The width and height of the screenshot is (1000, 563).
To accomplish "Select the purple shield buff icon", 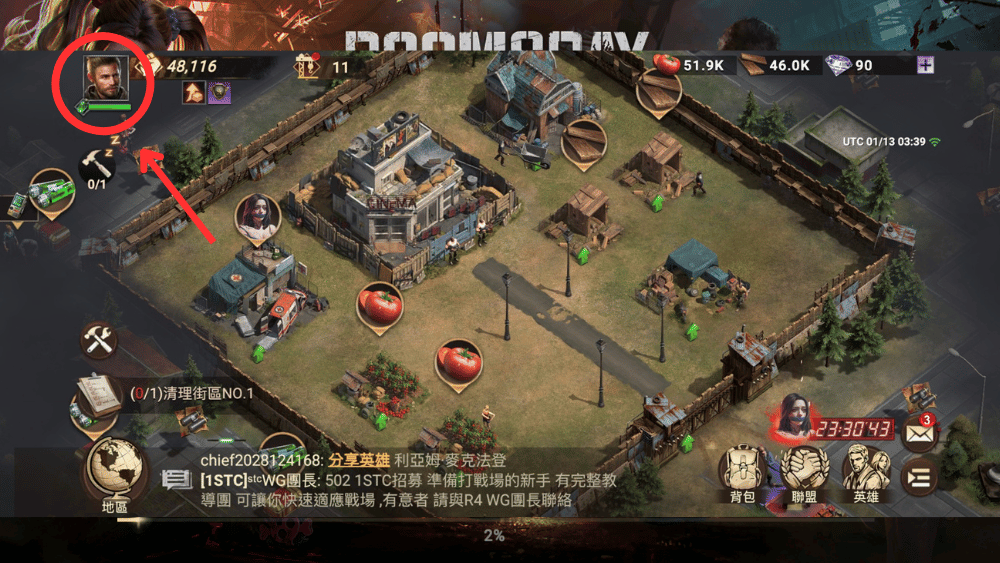I will tap(219, 93).
